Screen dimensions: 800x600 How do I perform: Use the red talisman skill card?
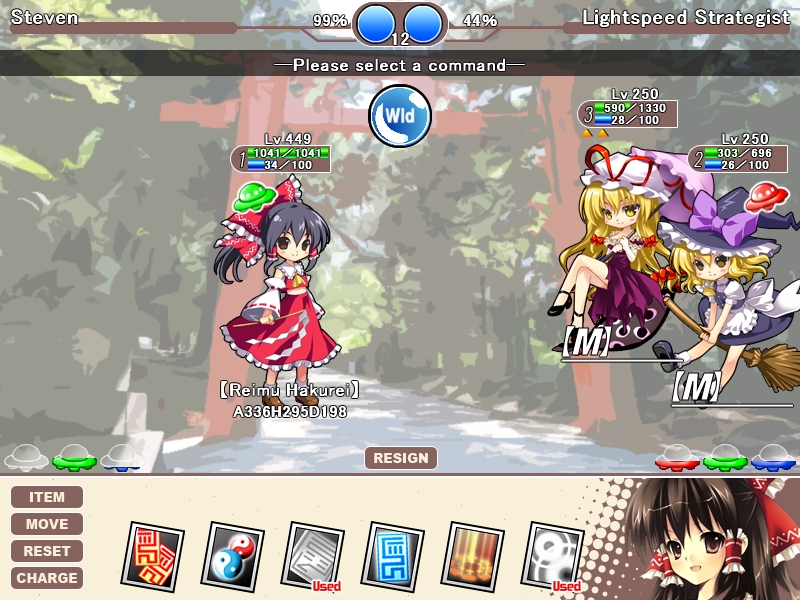tap(153, 555)
